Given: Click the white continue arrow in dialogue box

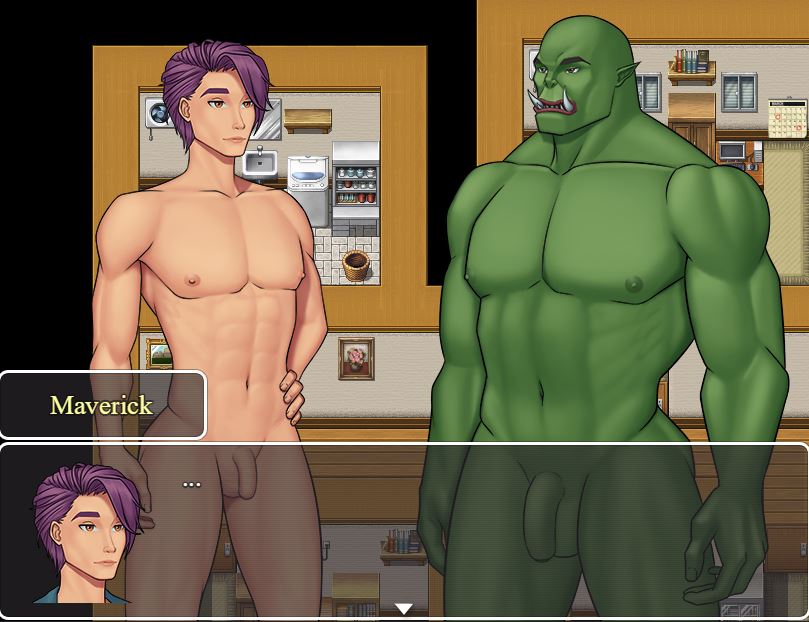Looking at the screenshot, I should click(404, 608).
